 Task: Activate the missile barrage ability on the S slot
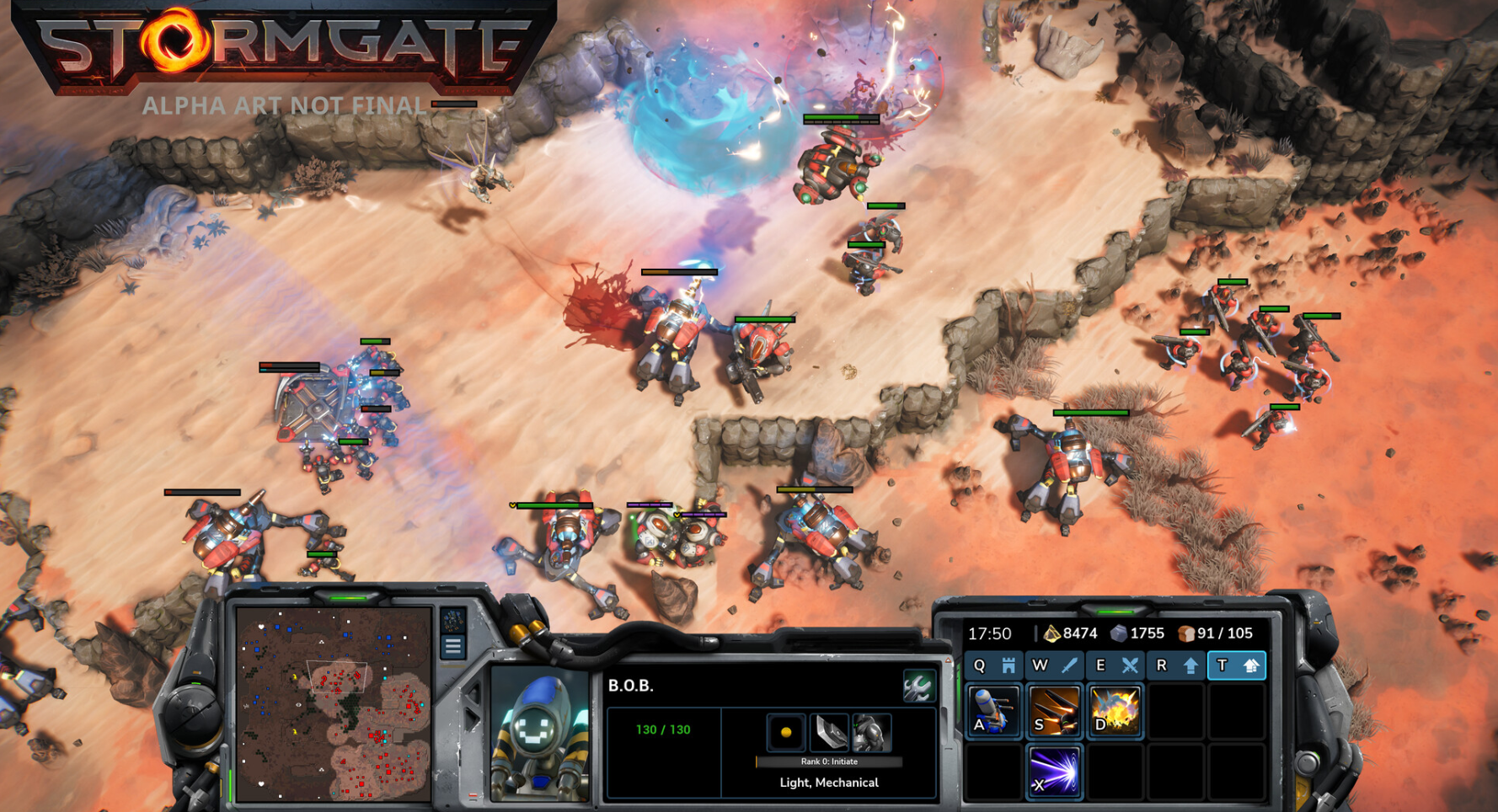(x=1054, y=712)
